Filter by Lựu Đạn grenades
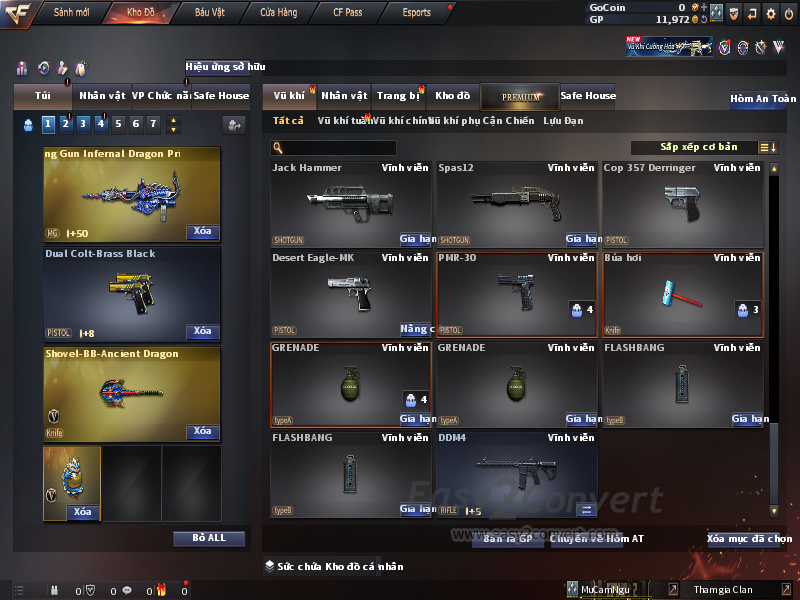Viewport: 800px width, 600px height. (x=563, y=121)
